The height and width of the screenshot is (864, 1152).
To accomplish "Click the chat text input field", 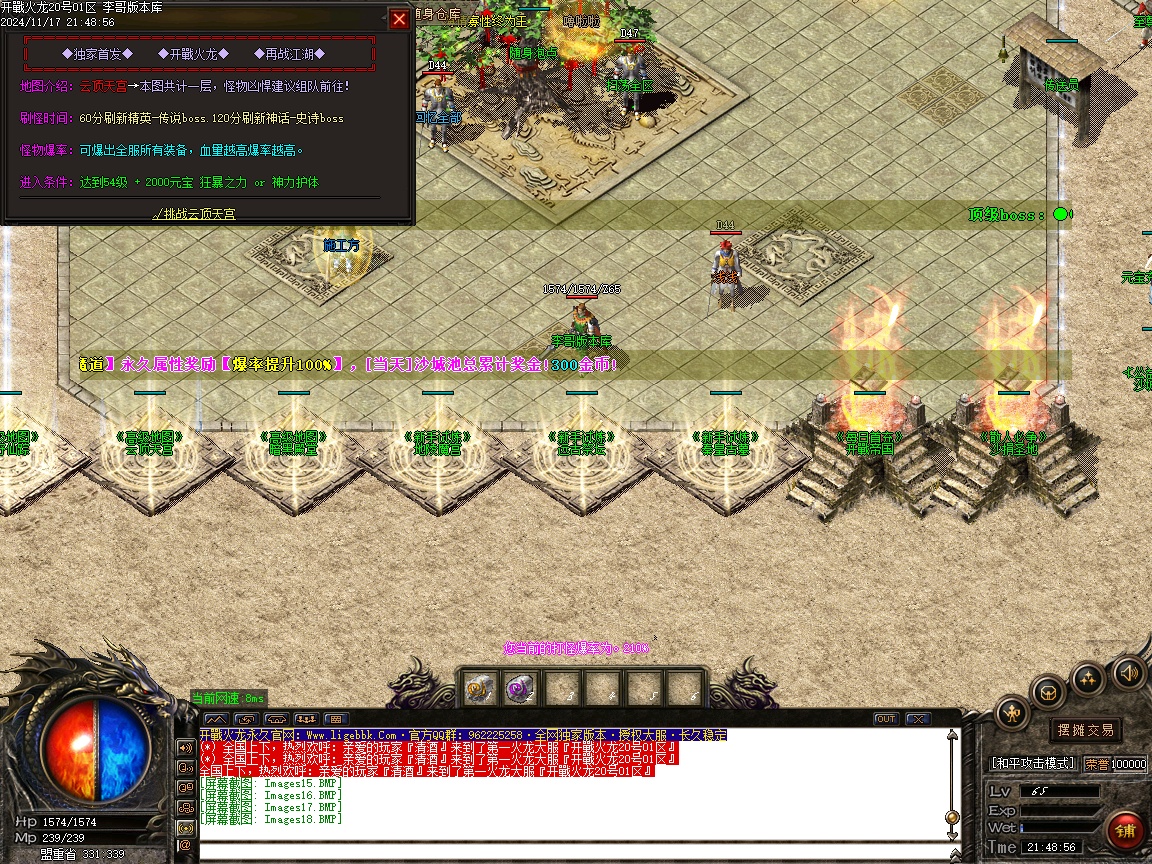I will click(570, 853).
